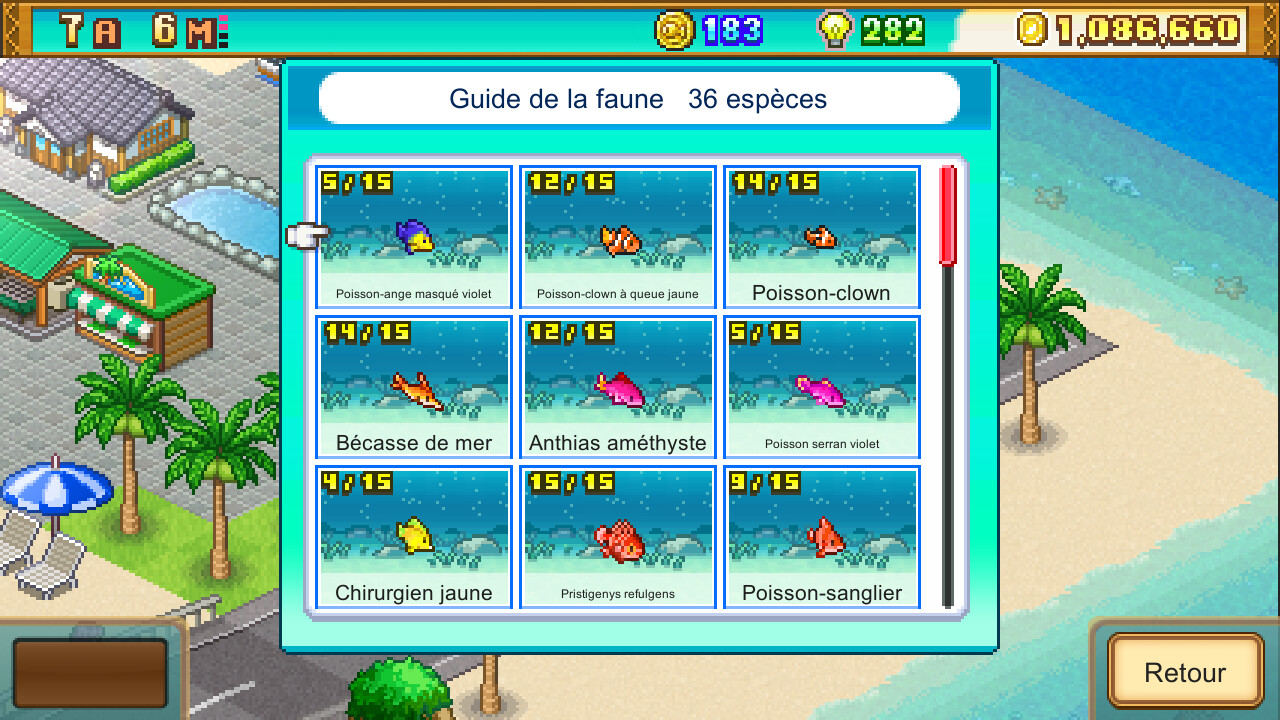Open the Bécasse de mer entry

click(413, 387)
